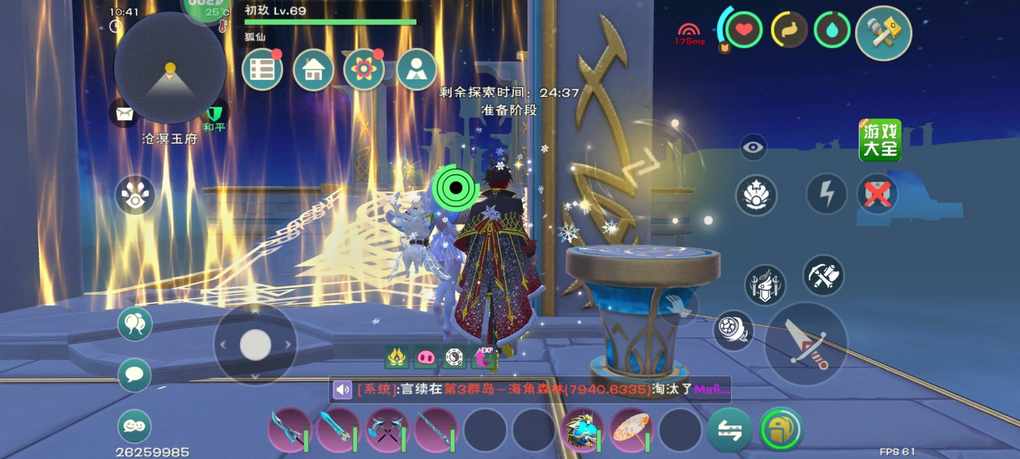Swap hotbar with the arrows button
The height and width of the screenshot is (459, 1020).
(x=730, y=430)
